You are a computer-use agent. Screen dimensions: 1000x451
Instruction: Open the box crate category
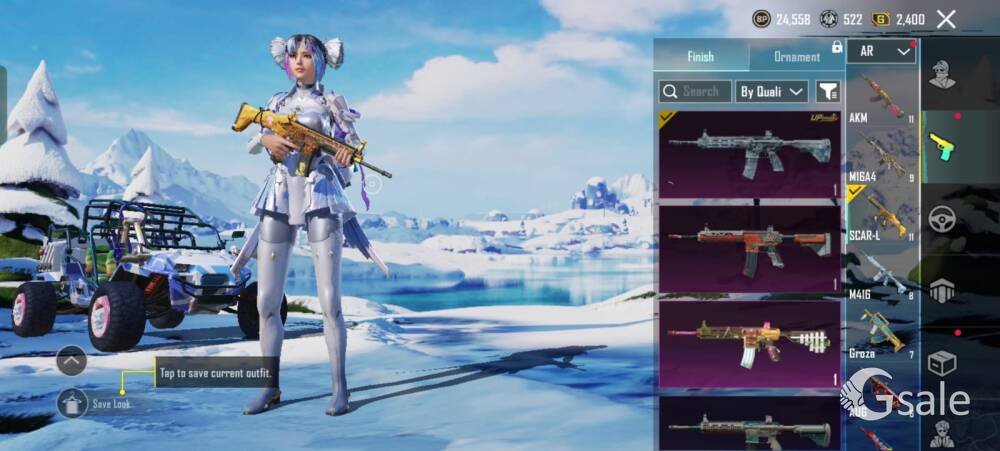941,362
